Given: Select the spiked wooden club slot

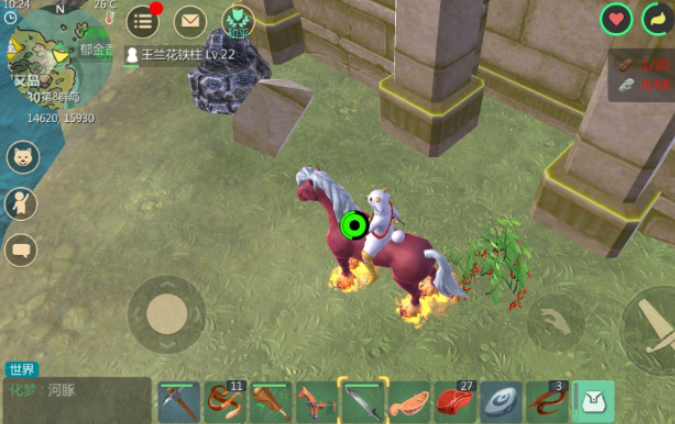Looking at the screenshot, I should (270, 401).
